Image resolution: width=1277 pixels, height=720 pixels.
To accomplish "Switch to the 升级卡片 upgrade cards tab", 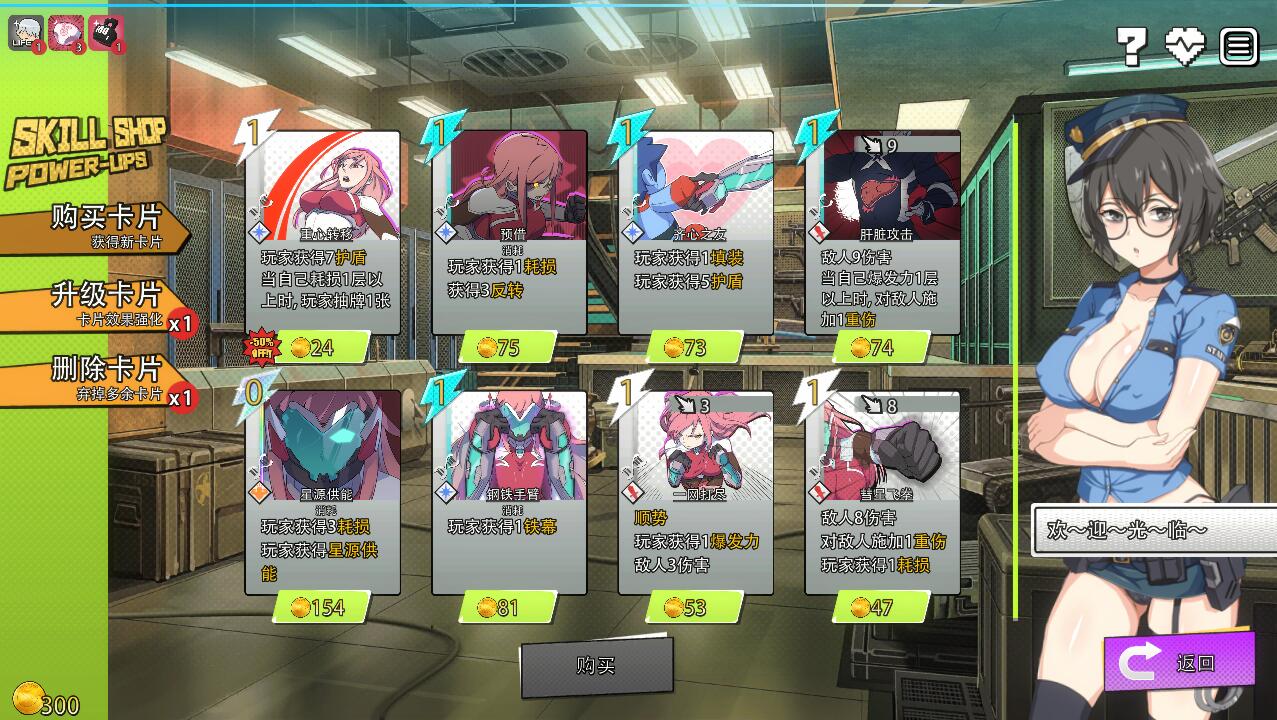I will (x=100, y=304).
